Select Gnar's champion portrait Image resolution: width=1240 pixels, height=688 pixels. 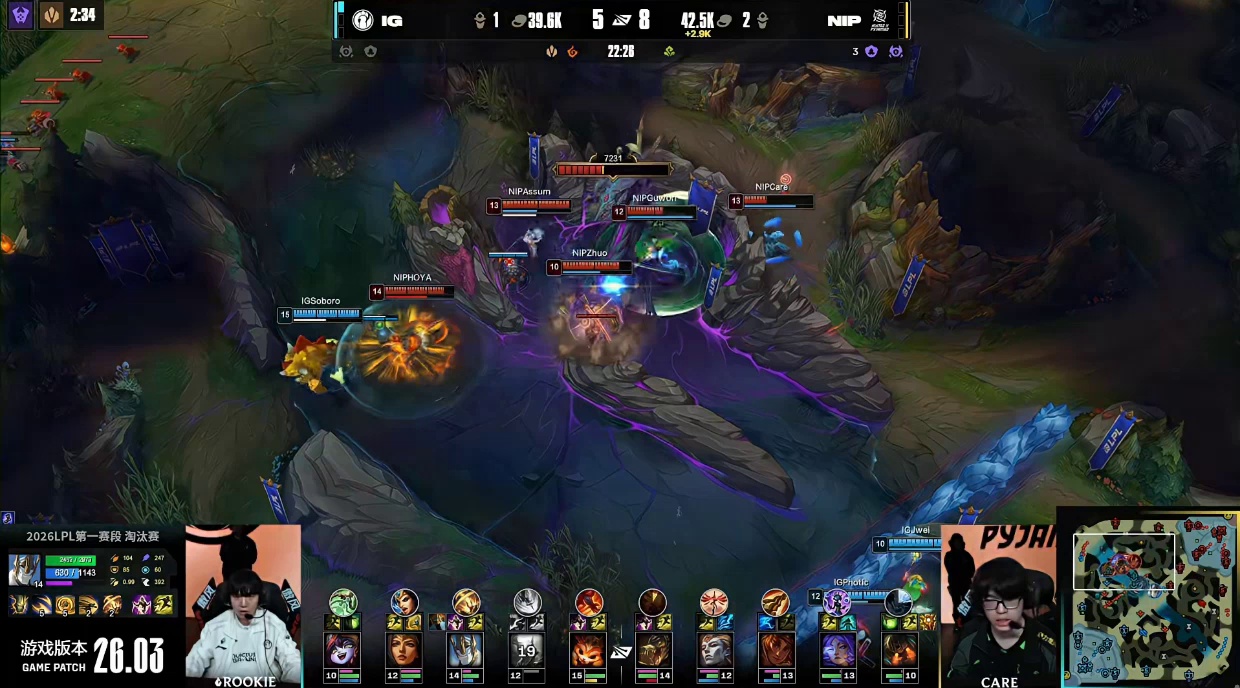tap(589, 650)
